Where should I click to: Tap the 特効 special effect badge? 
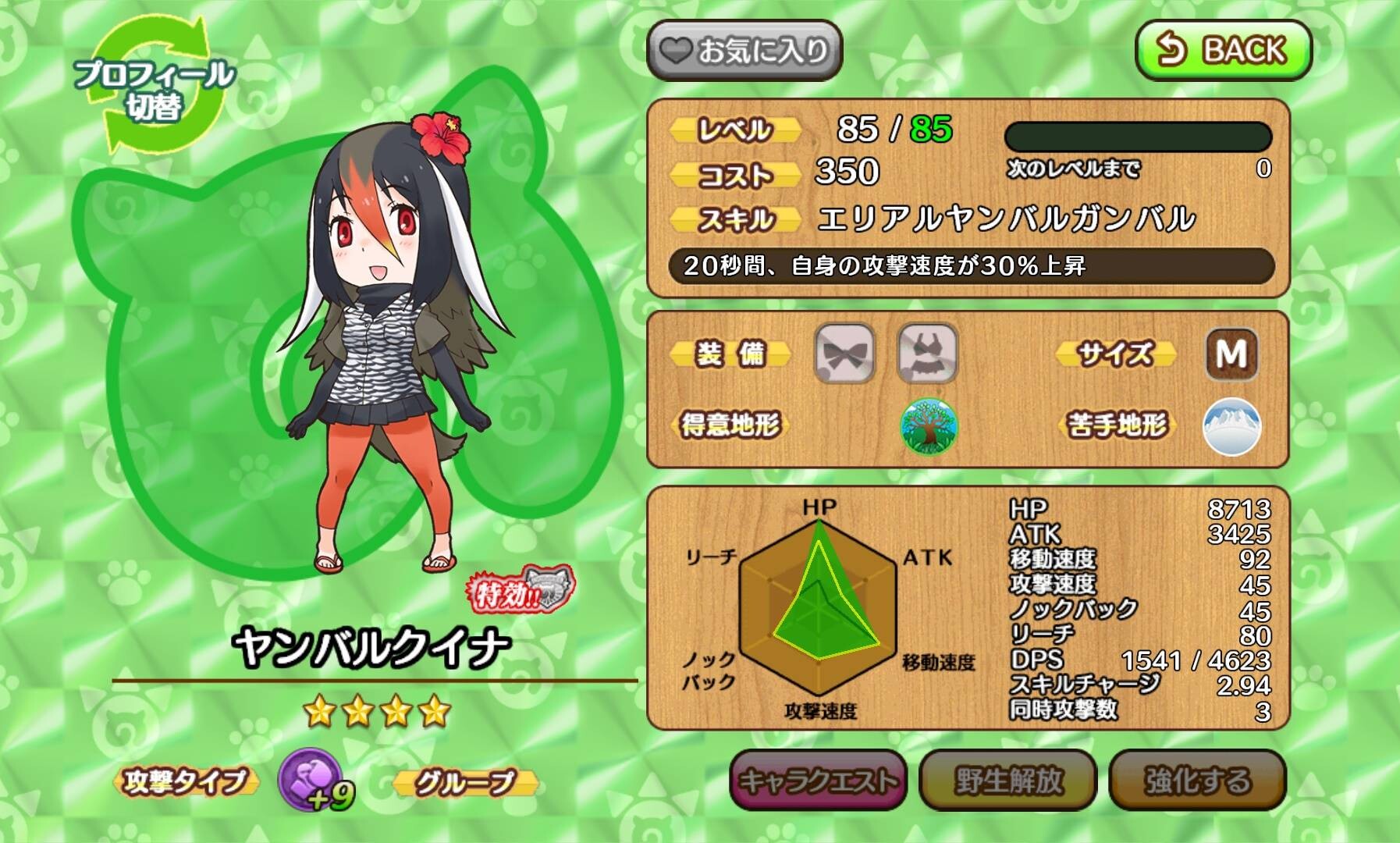tap(521, 591)
